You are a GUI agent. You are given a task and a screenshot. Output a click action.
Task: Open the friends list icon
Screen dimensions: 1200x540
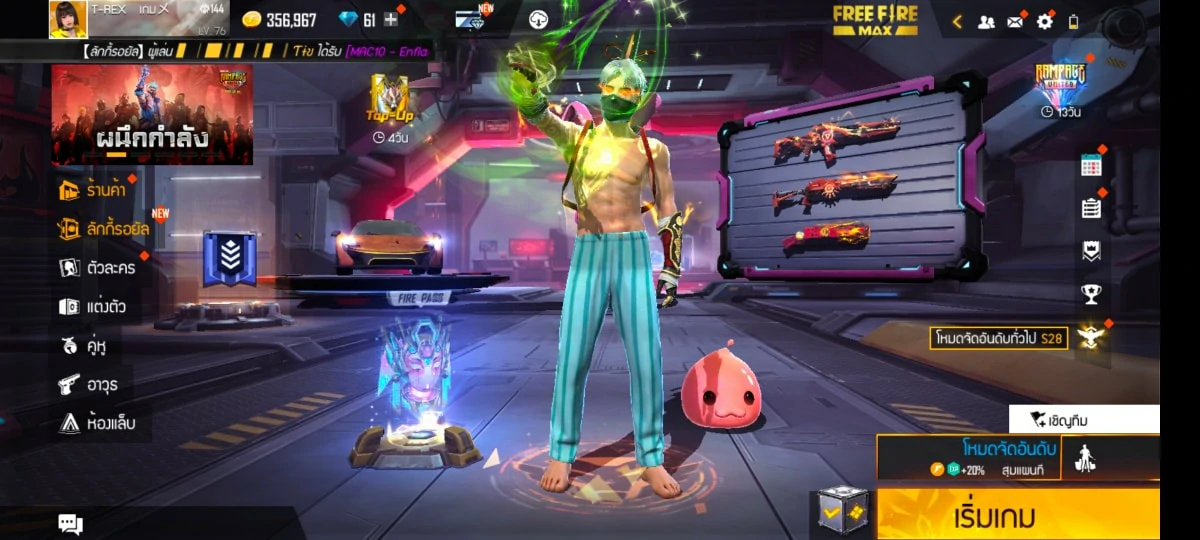pyautogui.click(x=986, y=21)
